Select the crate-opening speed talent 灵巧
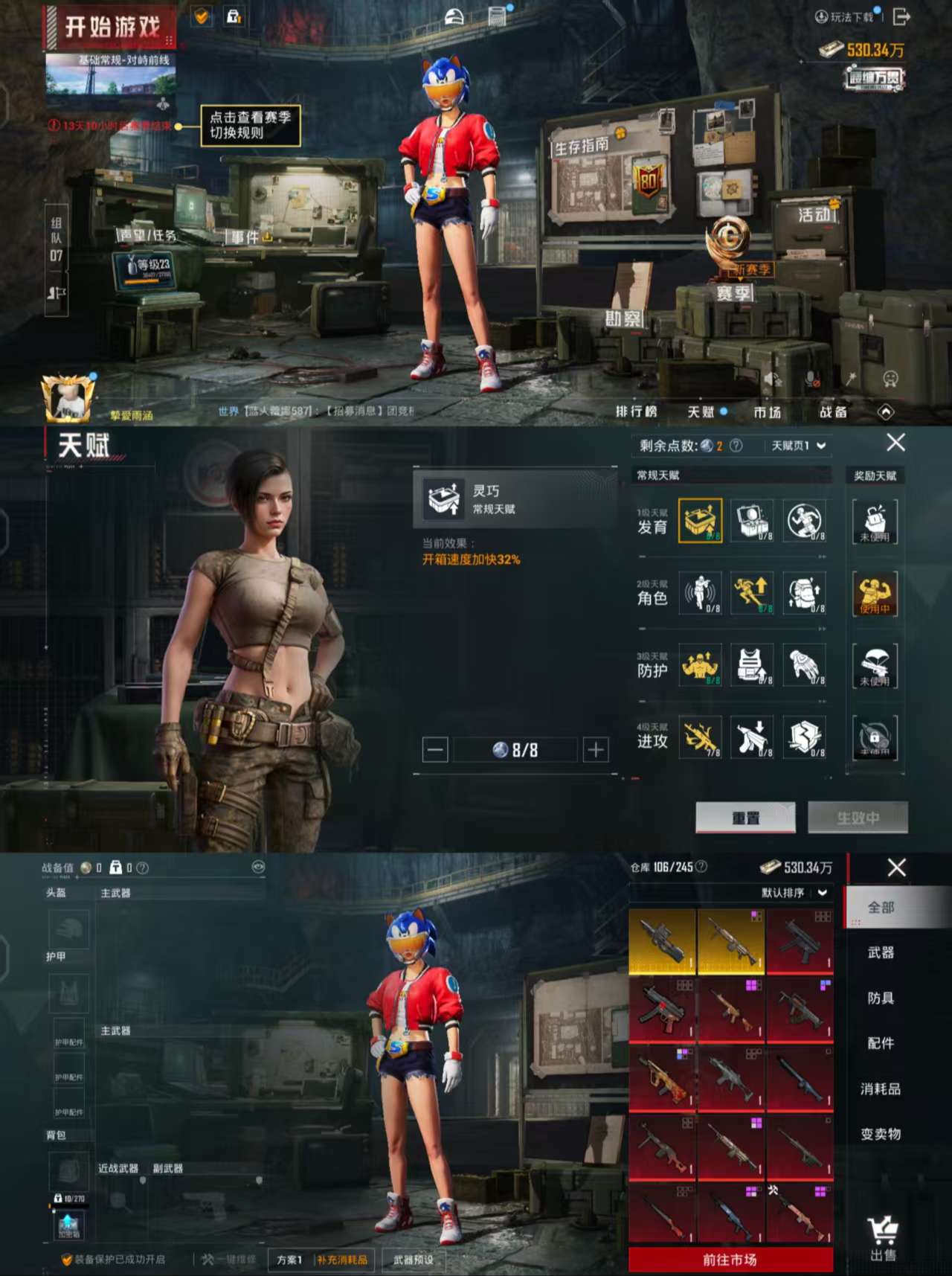 tap(699, 521)
